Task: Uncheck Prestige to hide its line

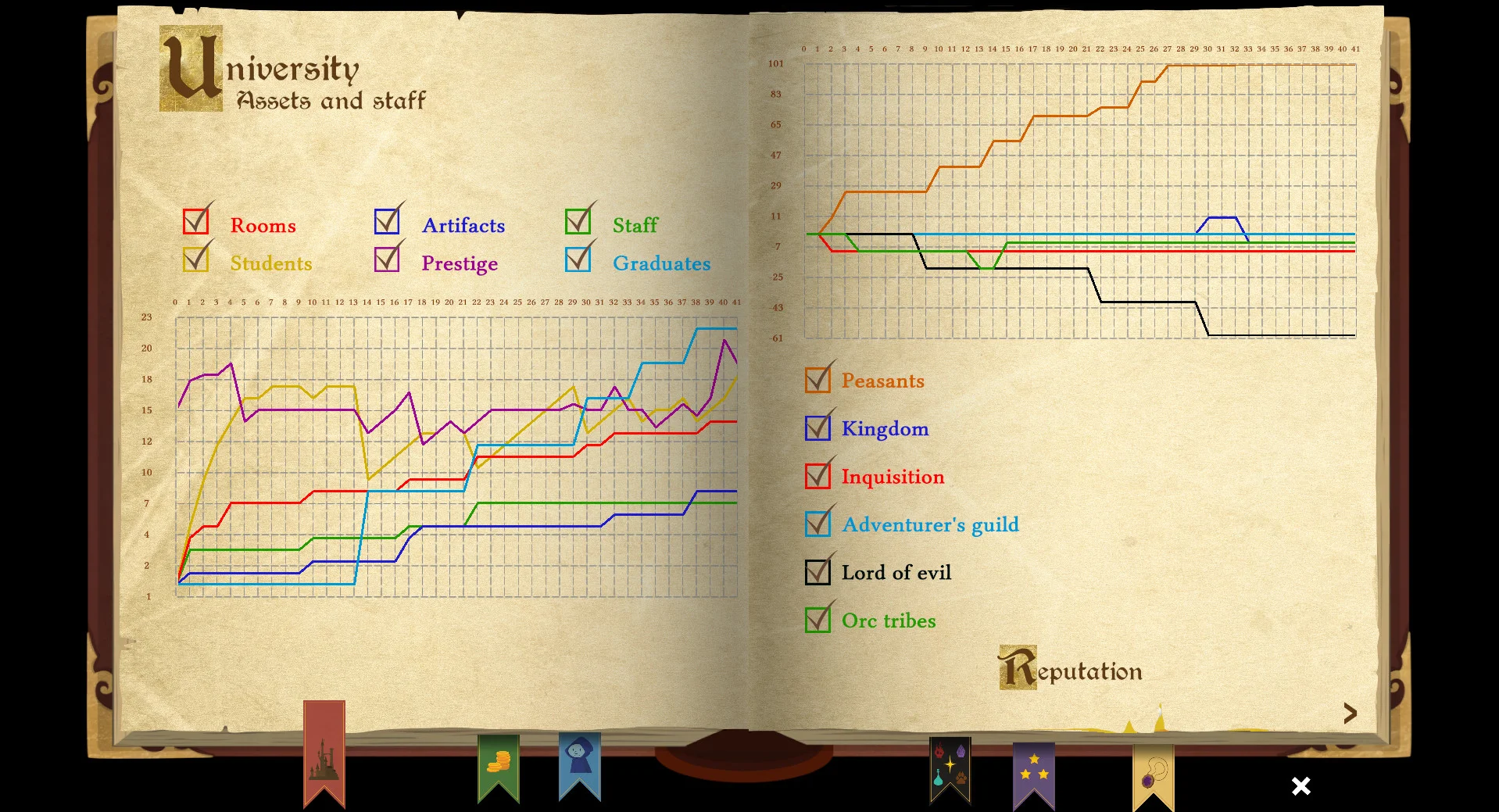Action: (387, 260)
